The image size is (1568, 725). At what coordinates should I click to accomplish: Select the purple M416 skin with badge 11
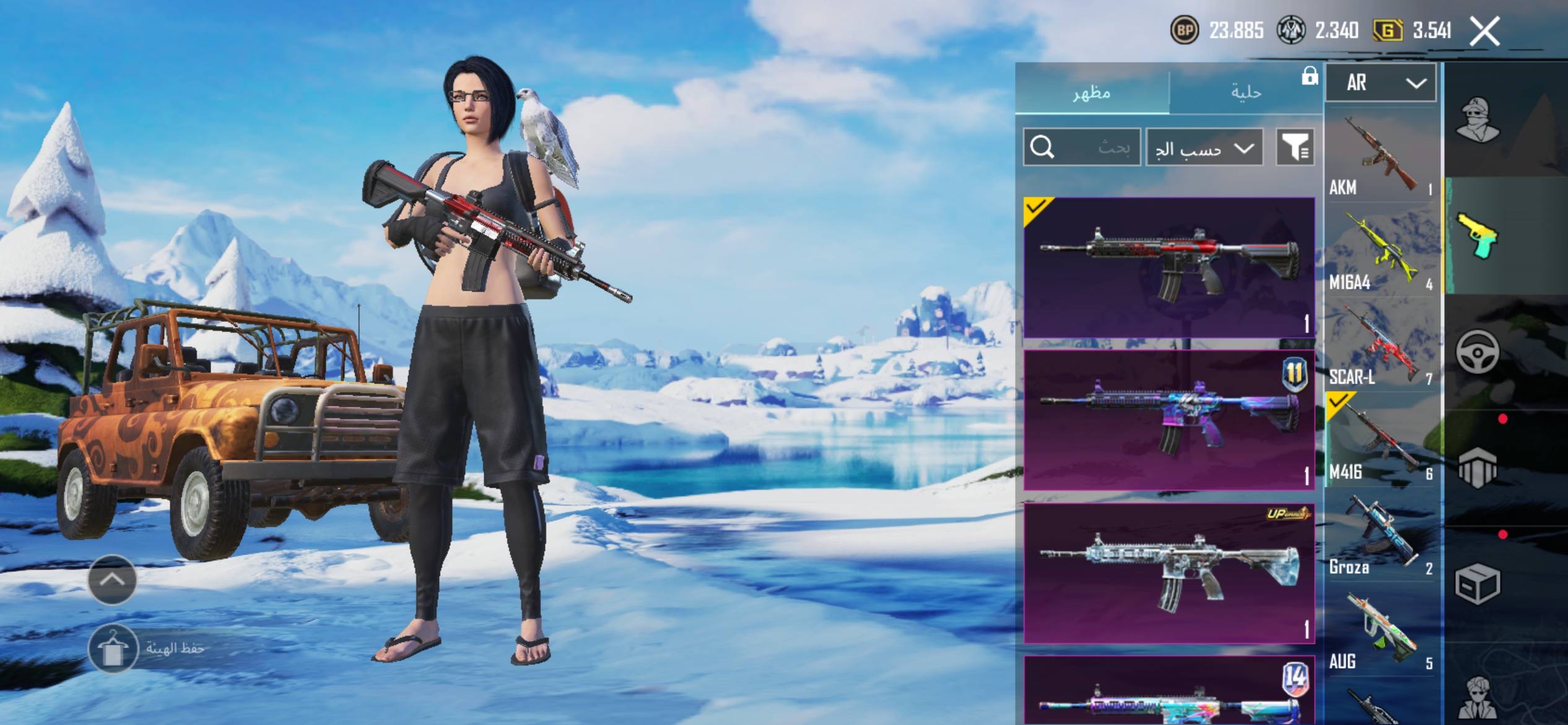(1169, 420)
